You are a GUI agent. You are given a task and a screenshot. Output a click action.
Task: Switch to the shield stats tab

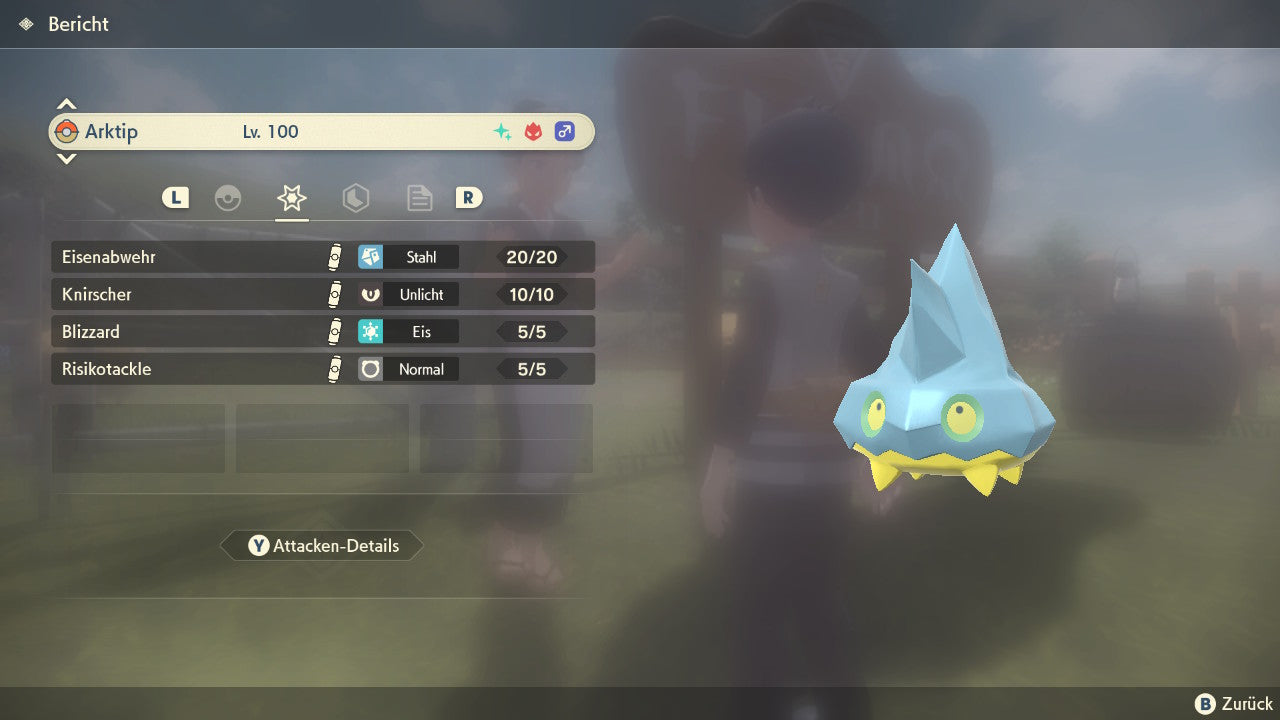[x=355, y=198]
